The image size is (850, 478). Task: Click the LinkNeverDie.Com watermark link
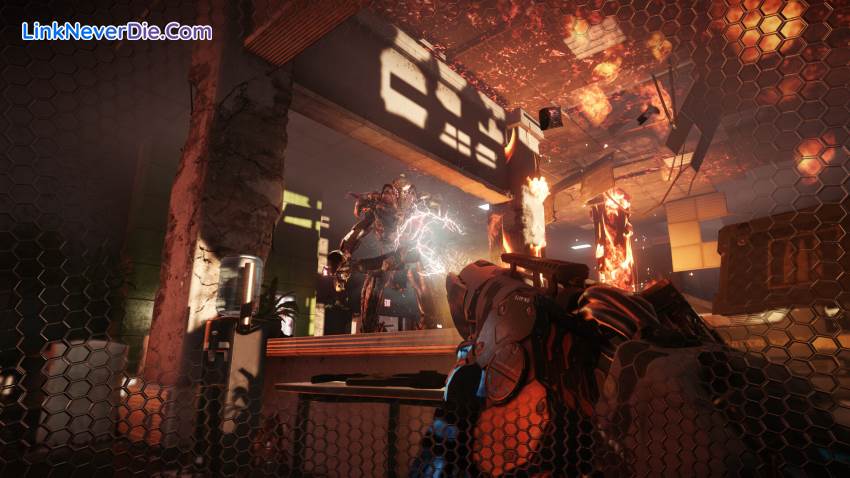116,31
